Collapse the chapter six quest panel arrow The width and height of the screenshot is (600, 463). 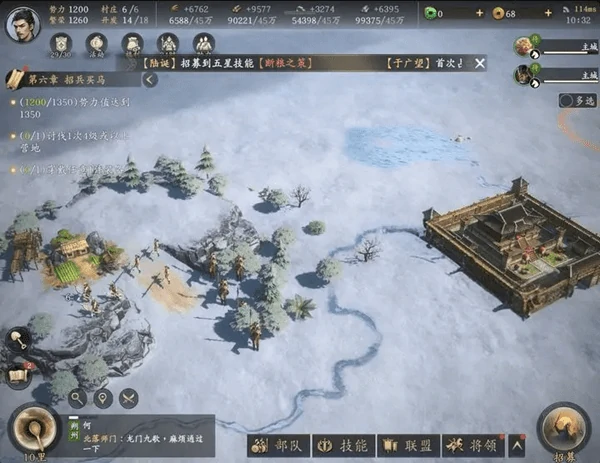(149, 79)
